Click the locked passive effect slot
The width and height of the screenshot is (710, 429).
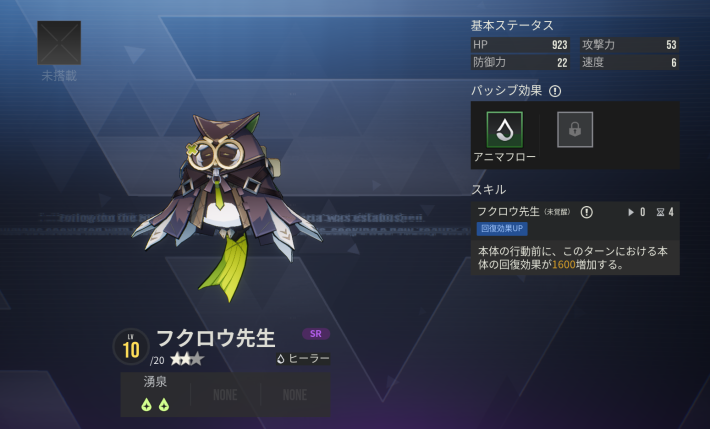(575, 130)
